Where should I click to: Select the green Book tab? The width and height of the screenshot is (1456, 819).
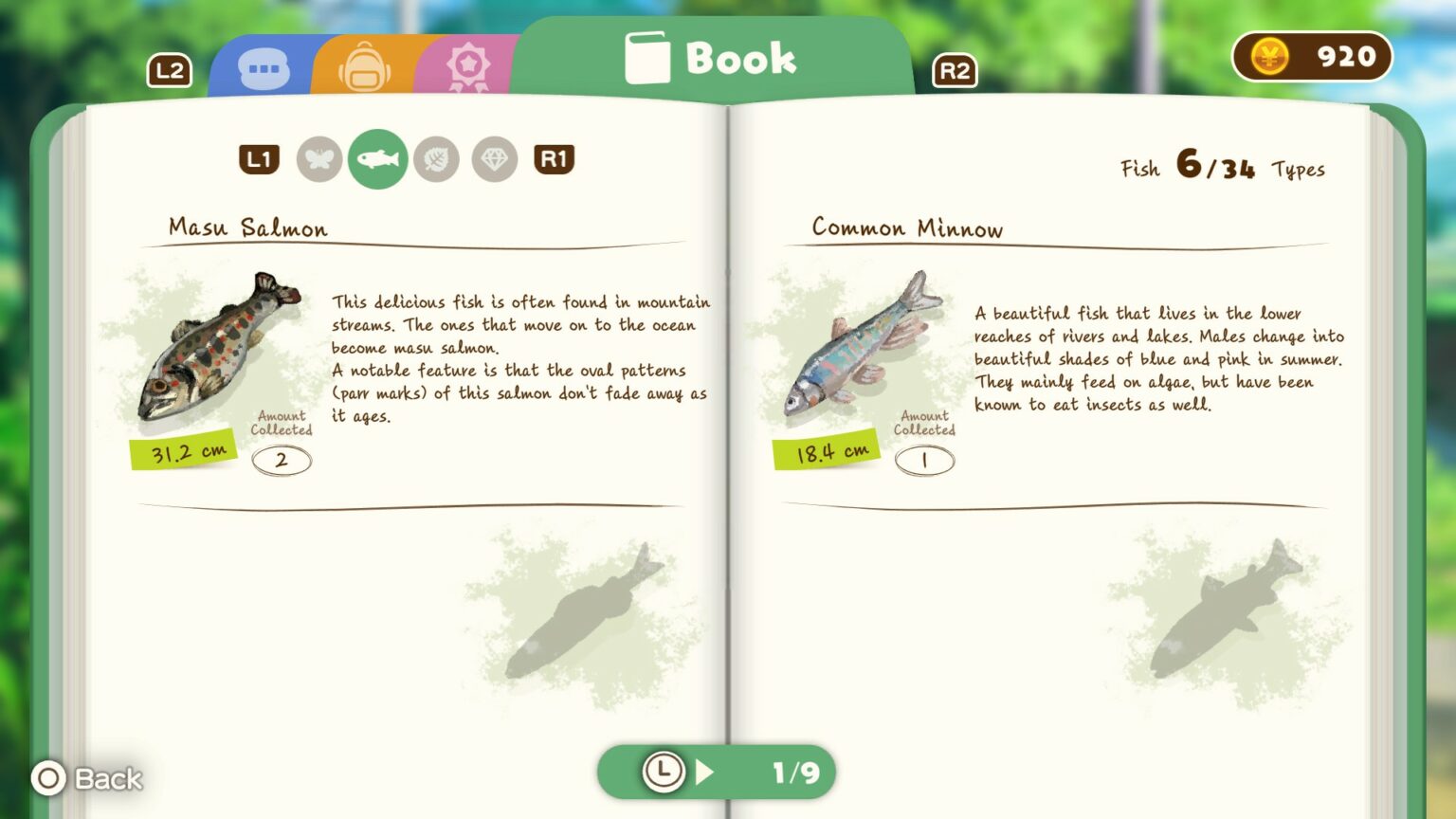(713, 59)
